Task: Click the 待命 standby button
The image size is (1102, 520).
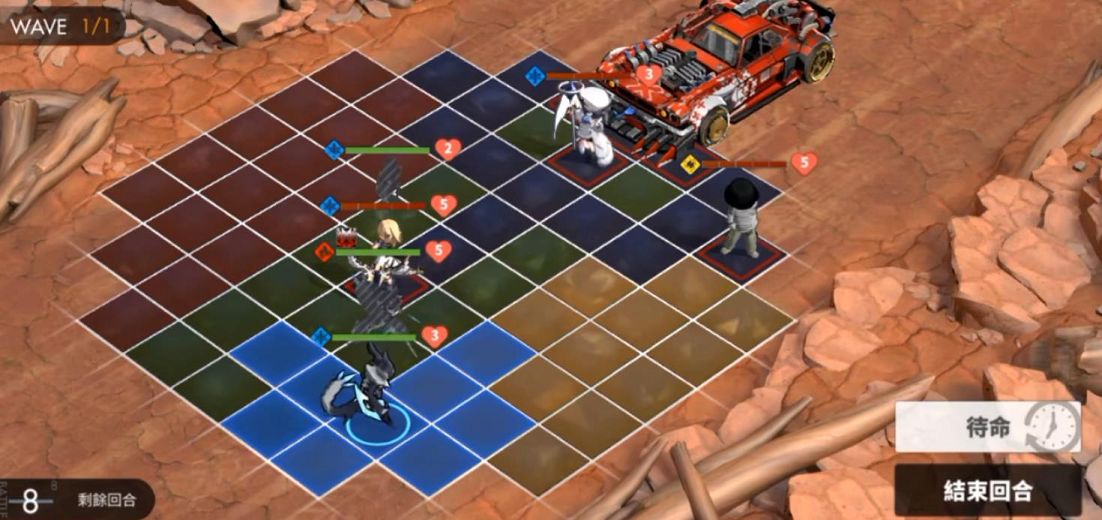Action: tap(988, 427)
